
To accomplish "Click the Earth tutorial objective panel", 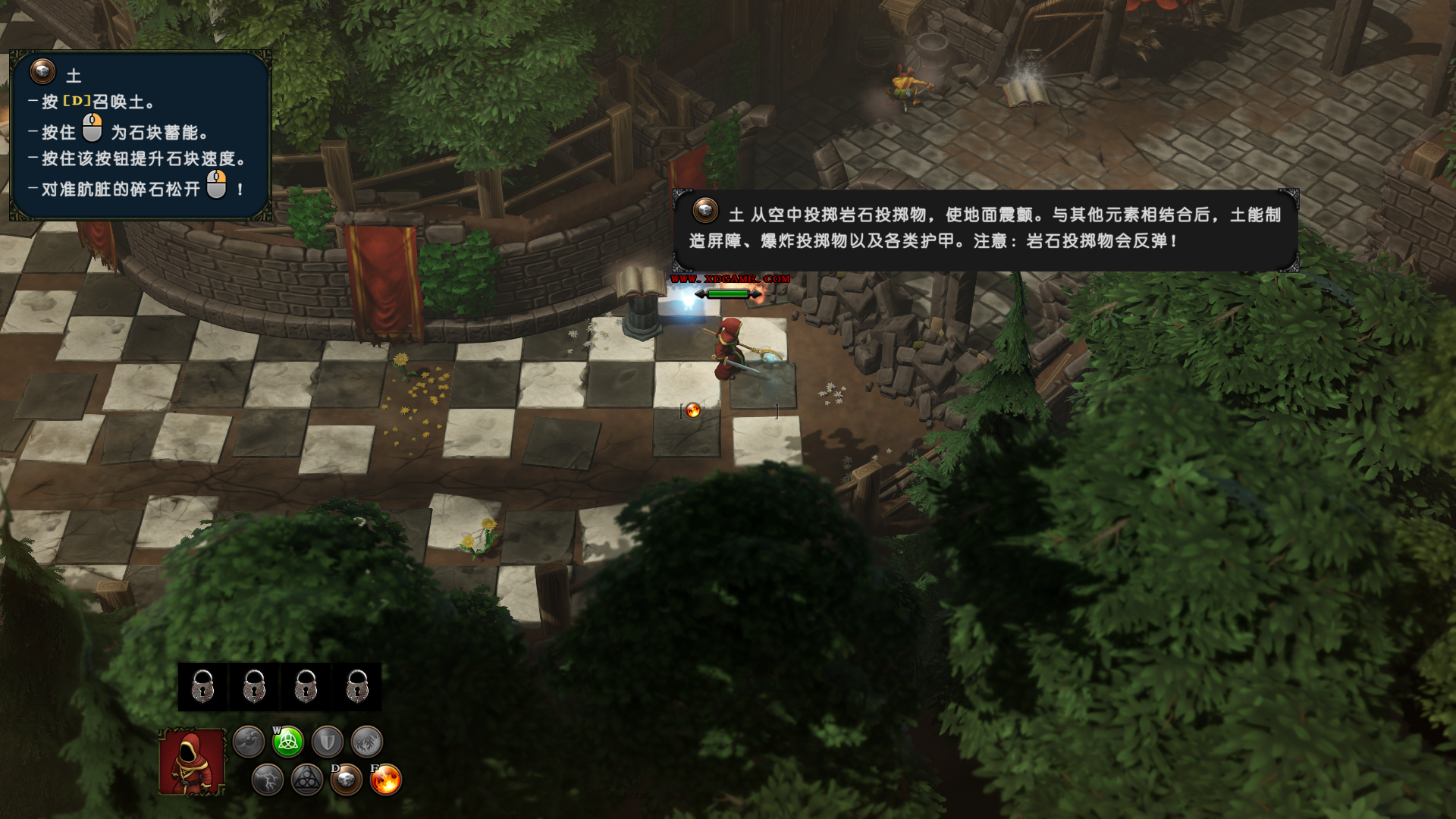I will tap(140, 136).
